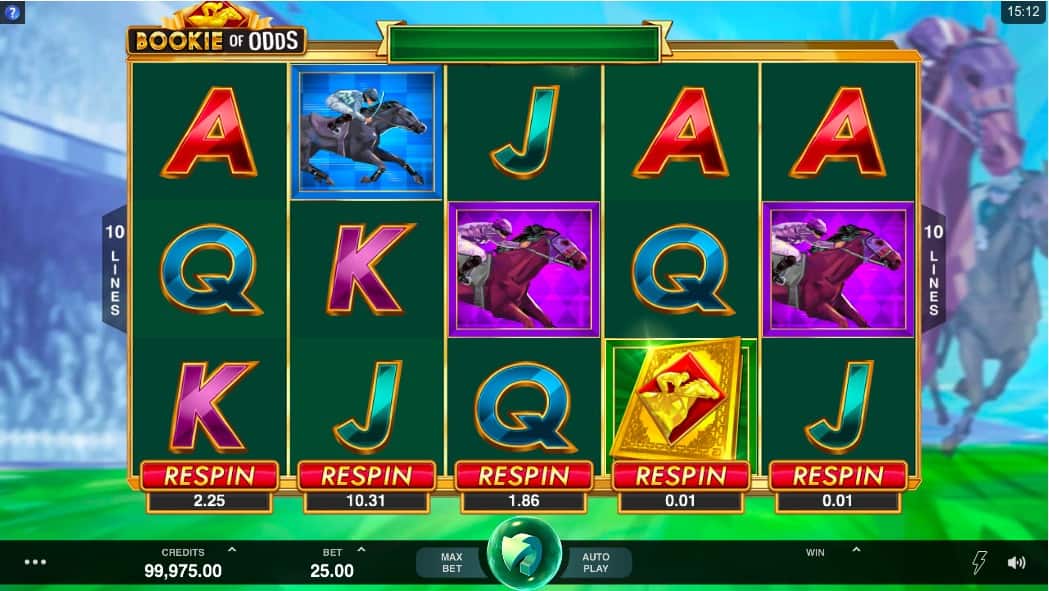Expand the Bet amount selector
1049x591 pixels.
point(361,550)
